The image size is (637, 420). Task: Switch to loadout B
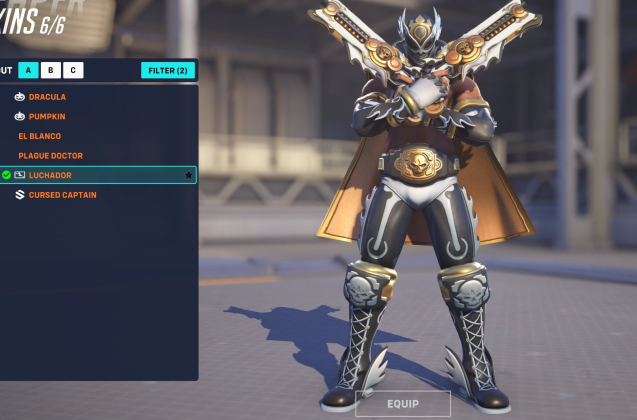click(x=51, y=70)
